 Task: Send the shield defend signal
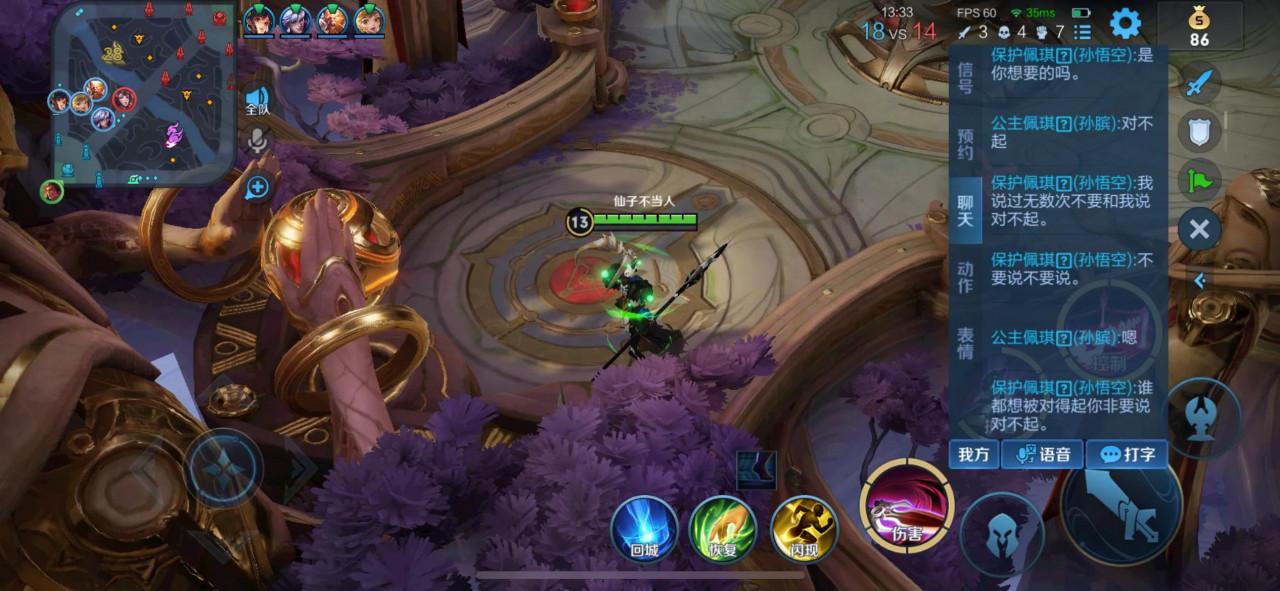click(1200, 131)
